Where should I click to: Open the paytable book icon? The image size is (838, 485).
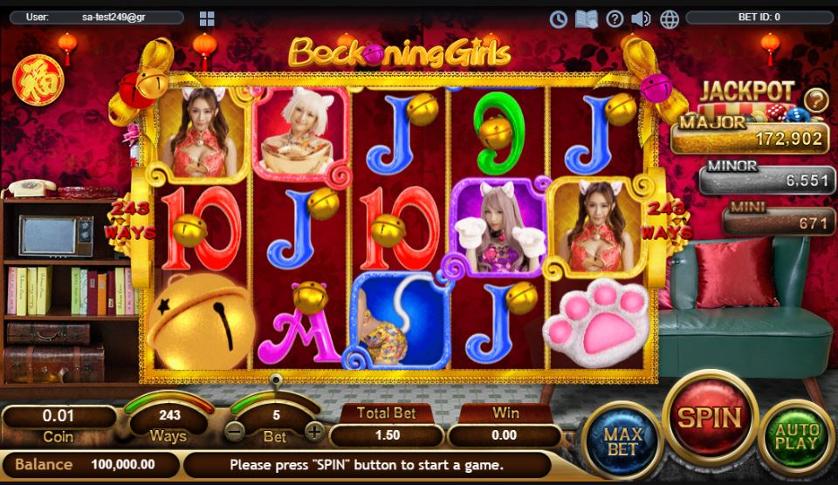pyautogui.click(x=586, y=19)
